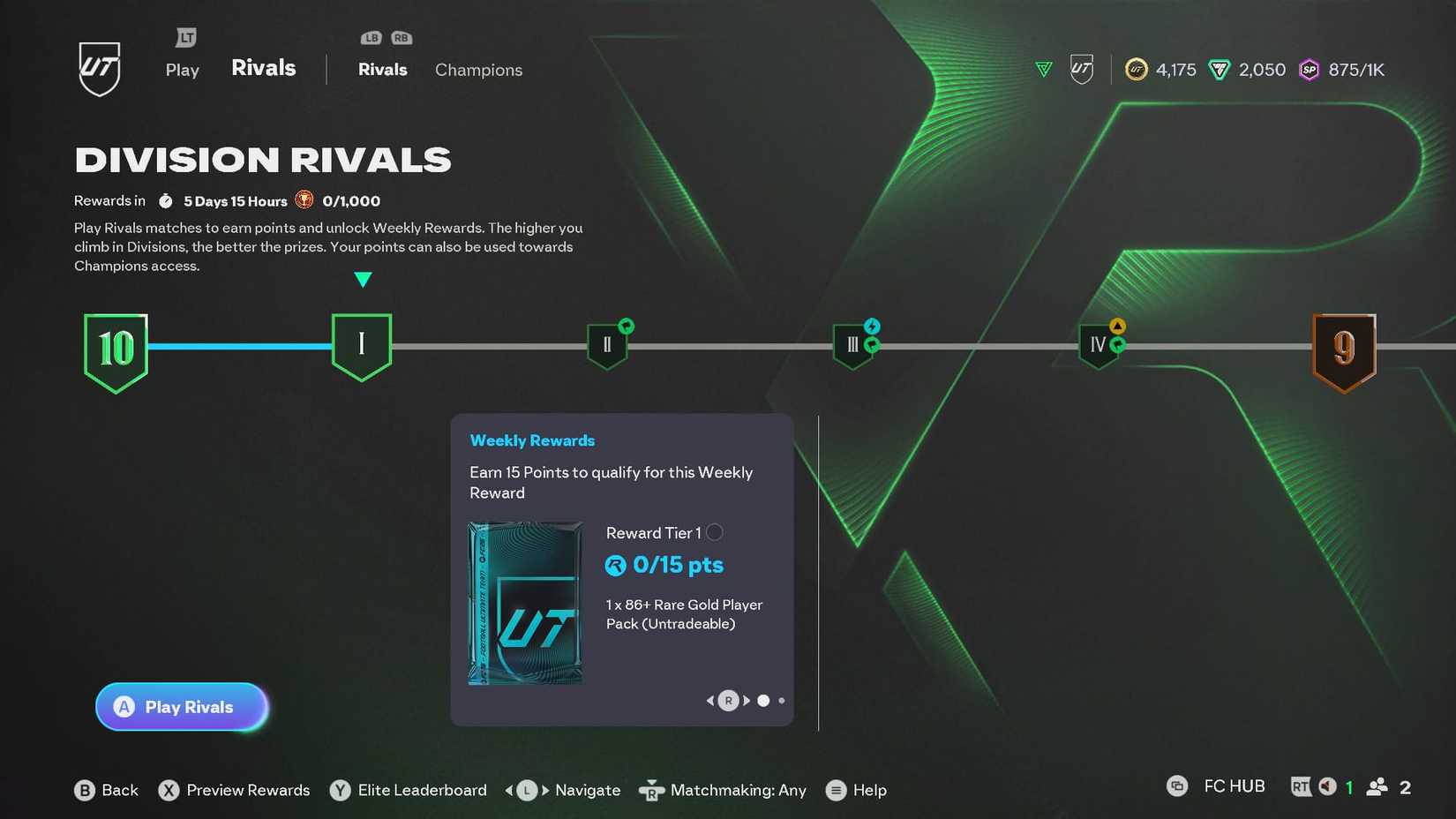
Task: Open the Play menu item
Action: (182, 70)
